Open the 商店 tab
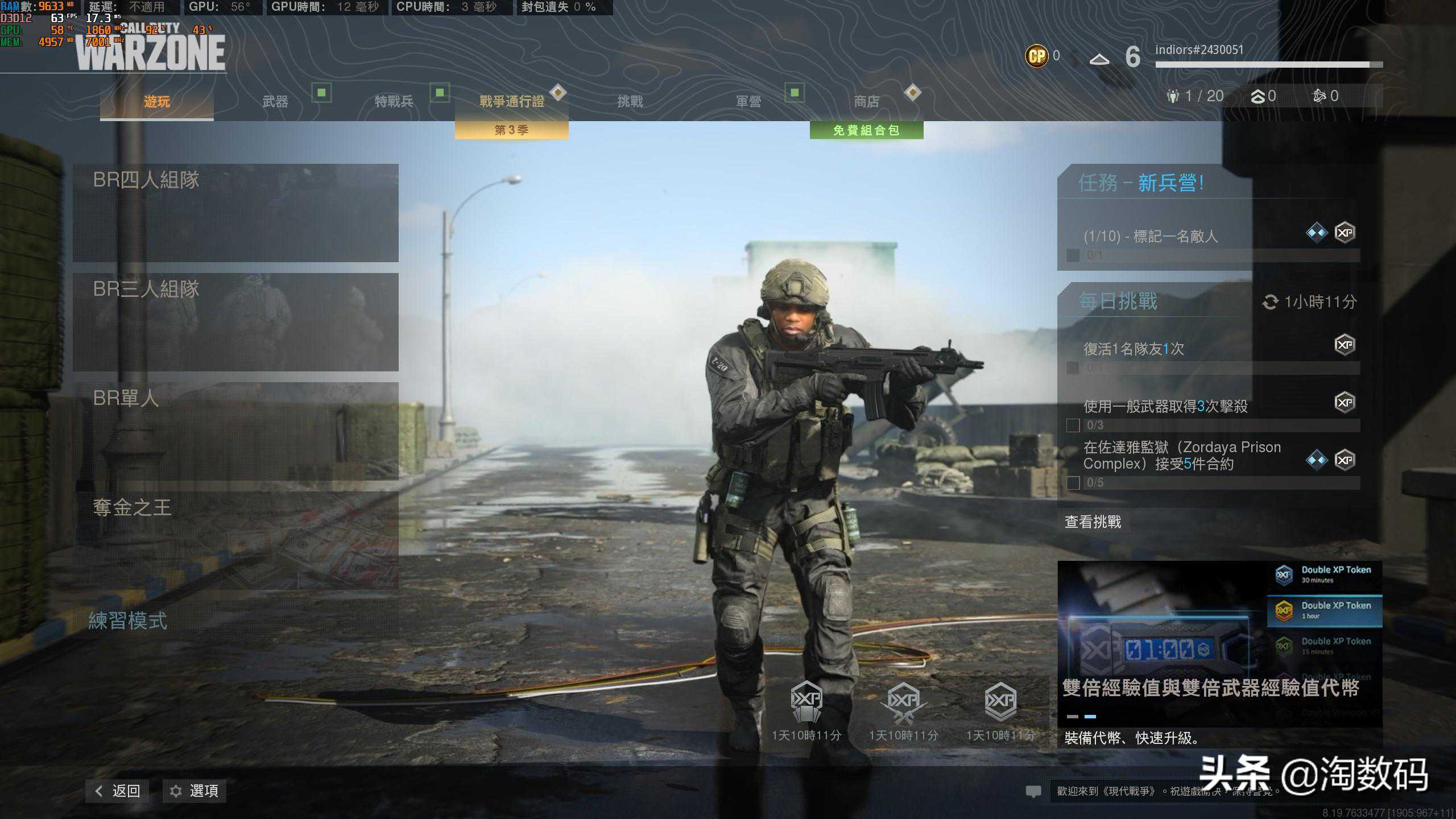Viewport: 1456px width, 819px height. pos(866,102)
